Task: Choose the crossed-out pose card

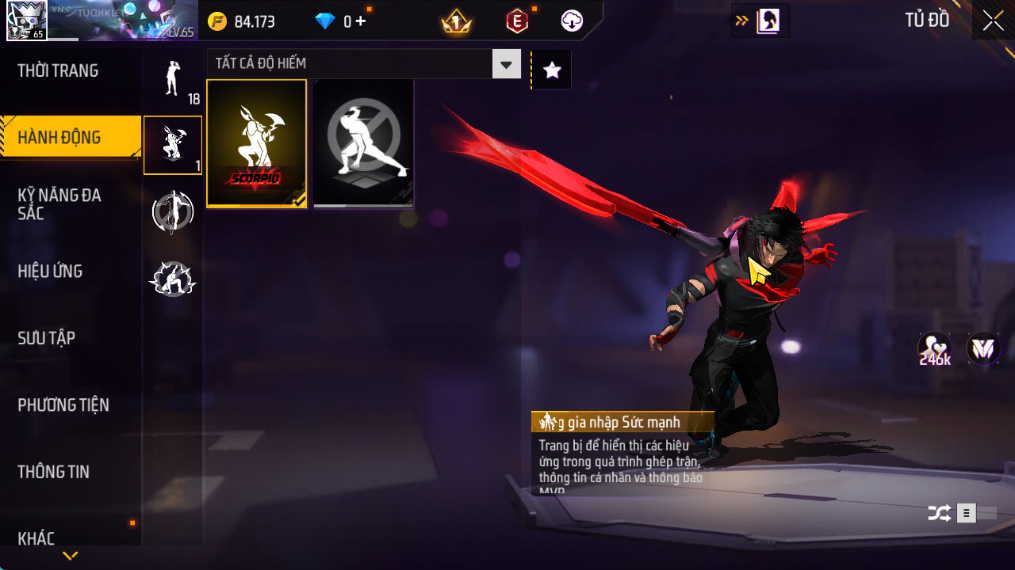Action: 363,143
